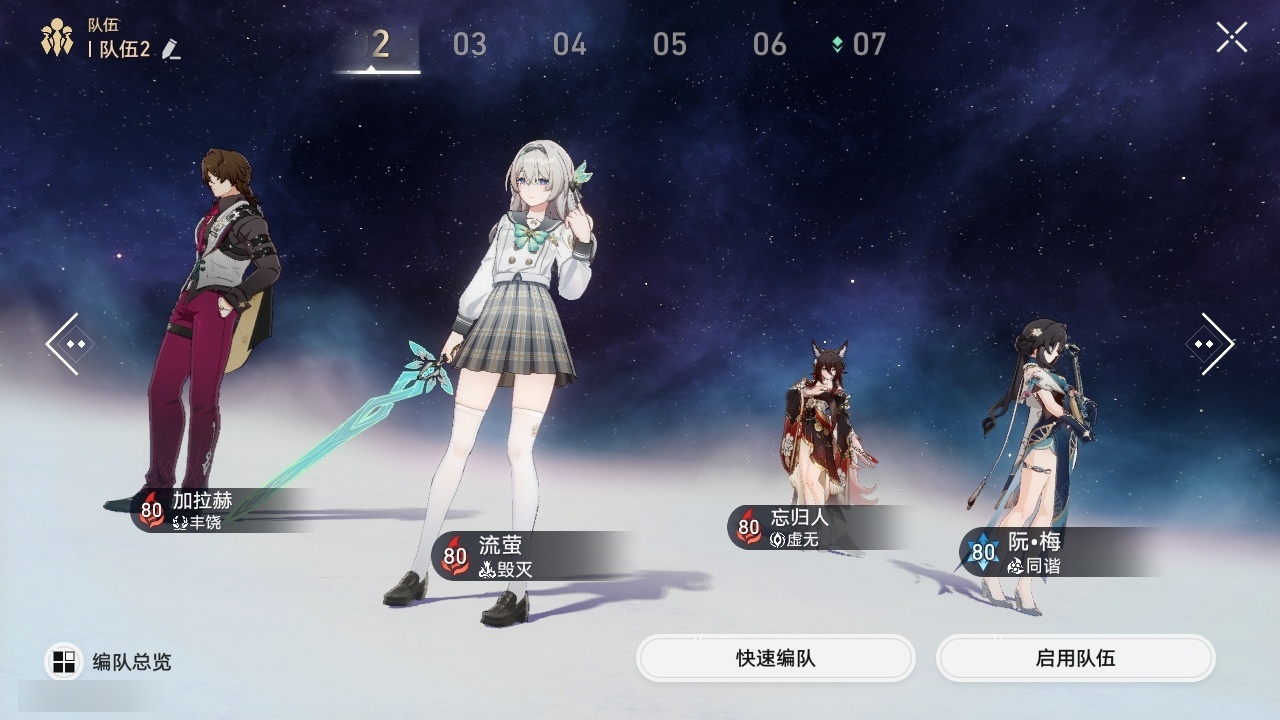Screen dimensions: 1280x720
Task: Open the 编队总览 team overview
Action: pos(108,661)
